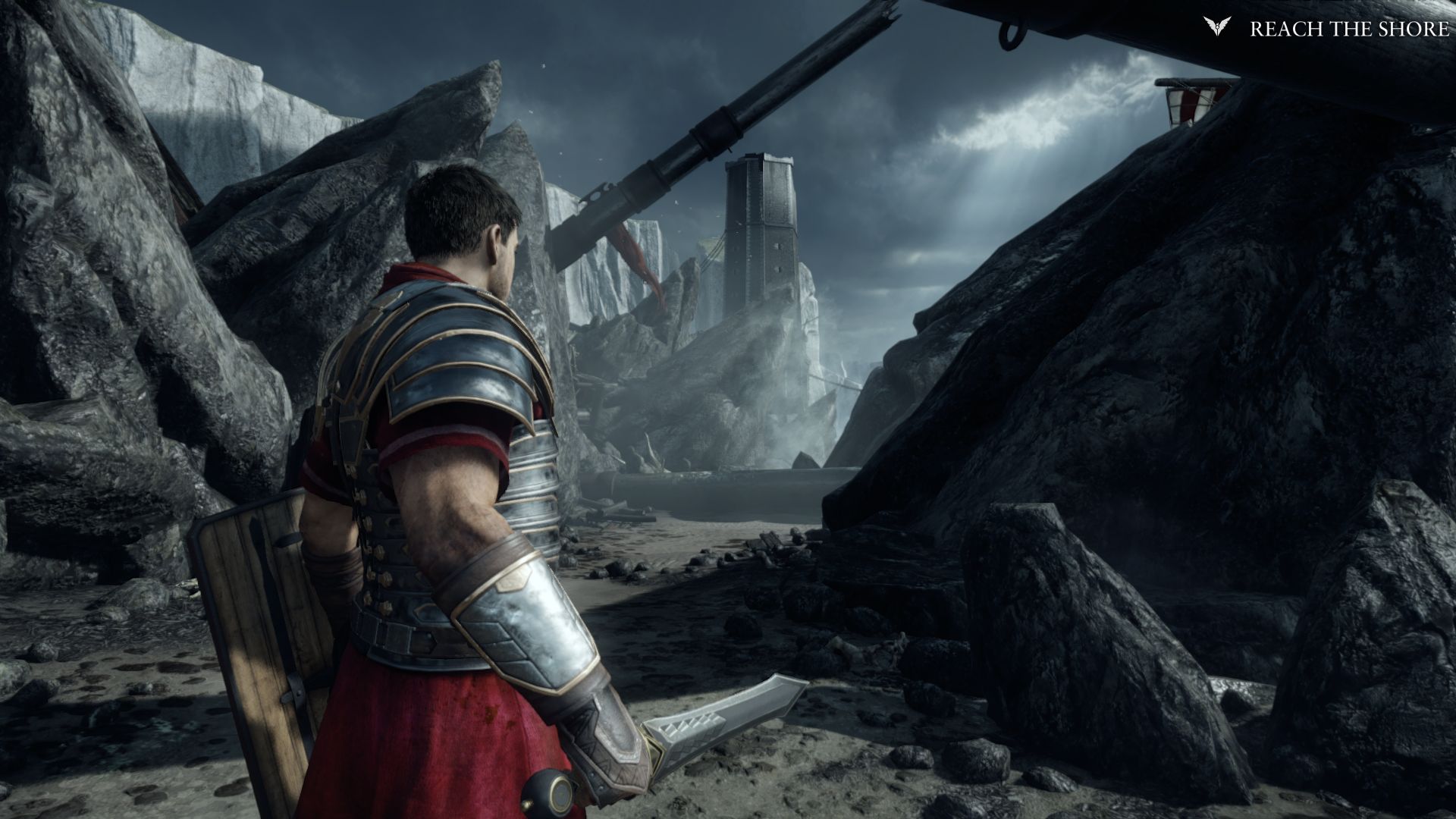Click the Reach the Shore objective tracker
Viewport: 1456px width, 819px height.
pyautogui.click(x=1348, y=29)
